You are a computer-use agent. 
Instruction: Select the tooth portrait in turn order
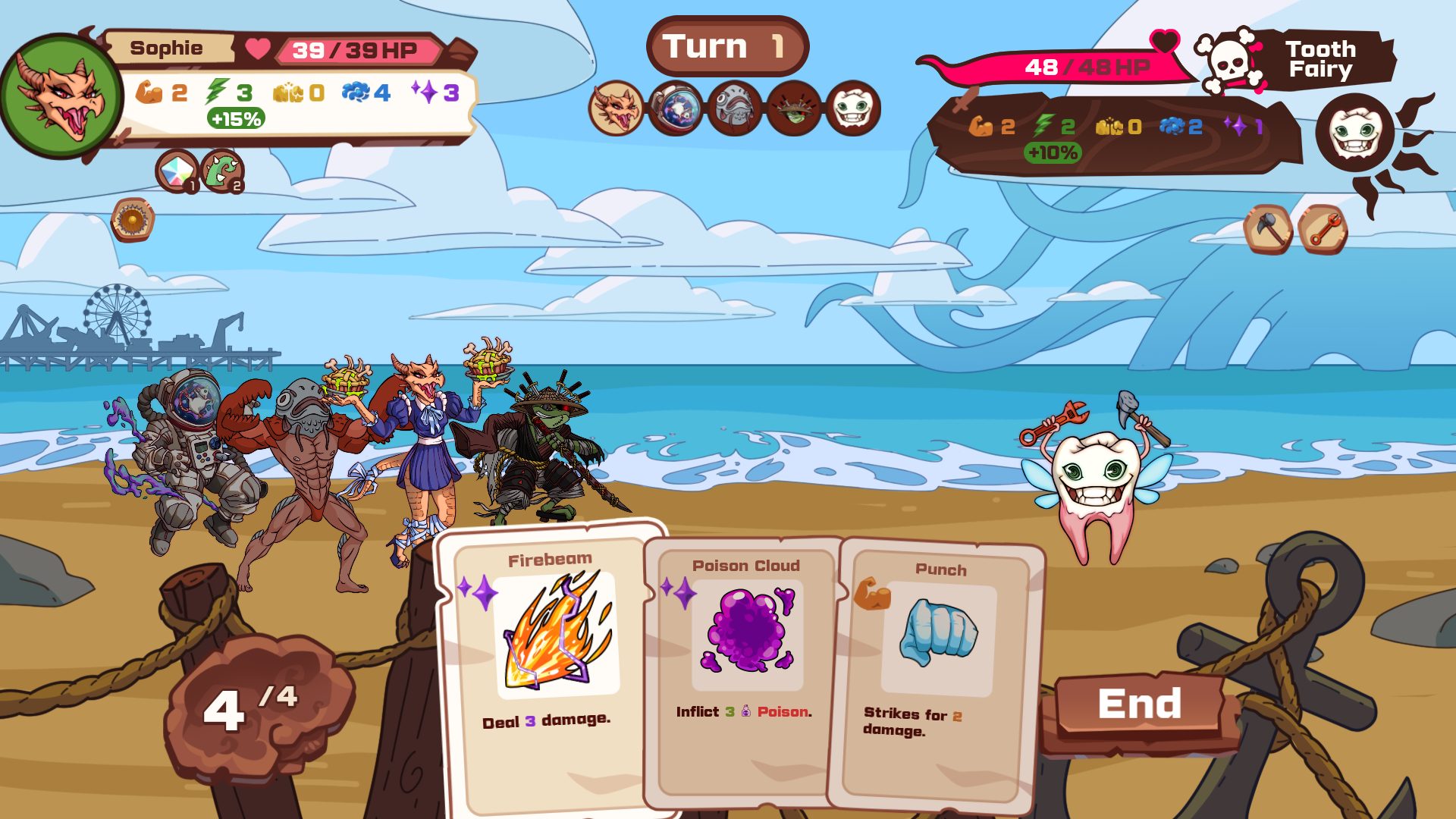coord(852,108)
